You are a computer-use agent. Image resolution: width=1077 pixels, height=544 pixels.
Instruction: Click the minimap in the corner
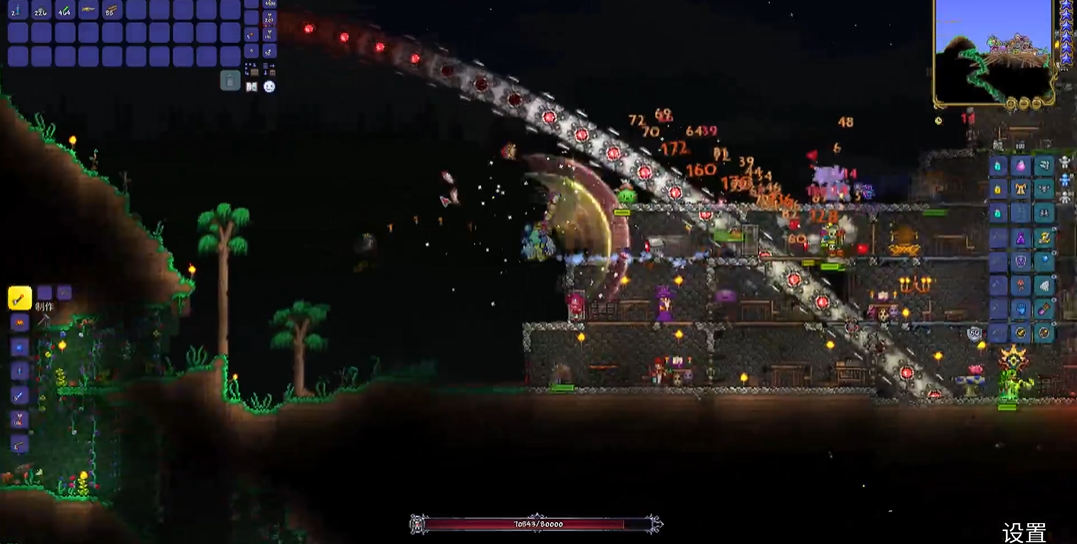point(993,48)
